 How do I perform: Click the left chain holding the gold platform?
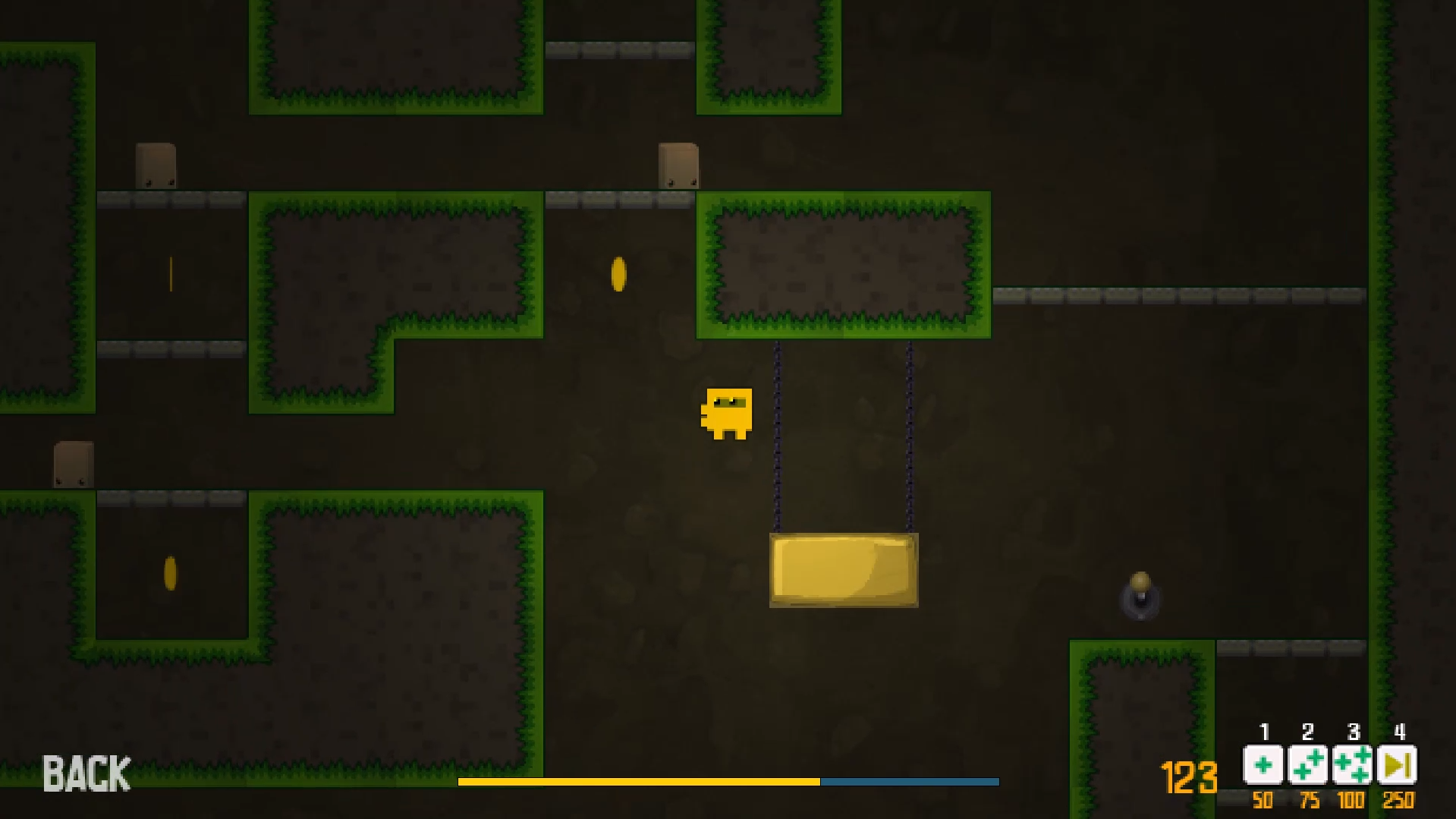pyautogui.click(x=776, y=433)
